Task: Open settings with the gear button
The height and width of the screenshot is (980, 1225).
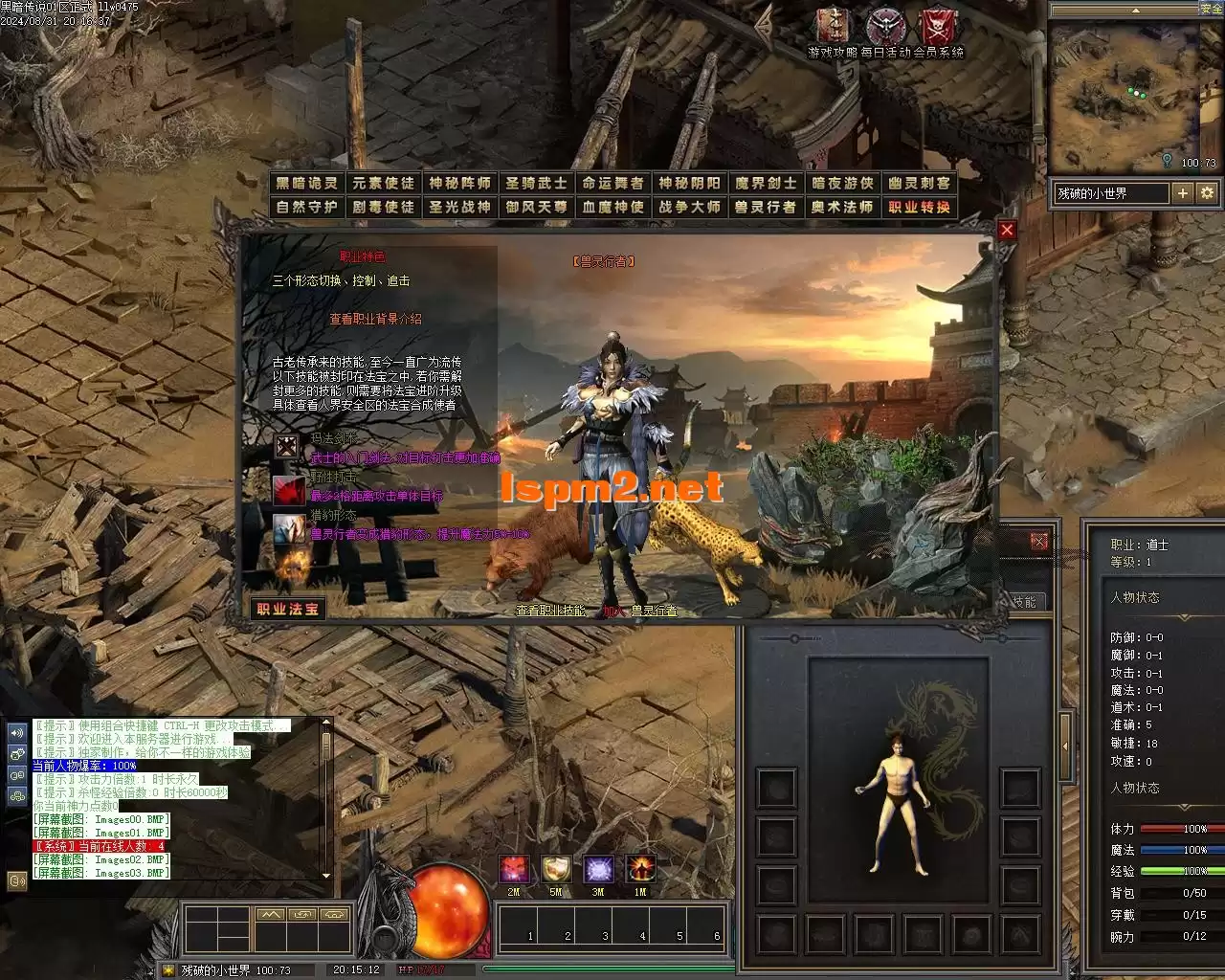Action: pyautogui.click(x=1207, y=193)
